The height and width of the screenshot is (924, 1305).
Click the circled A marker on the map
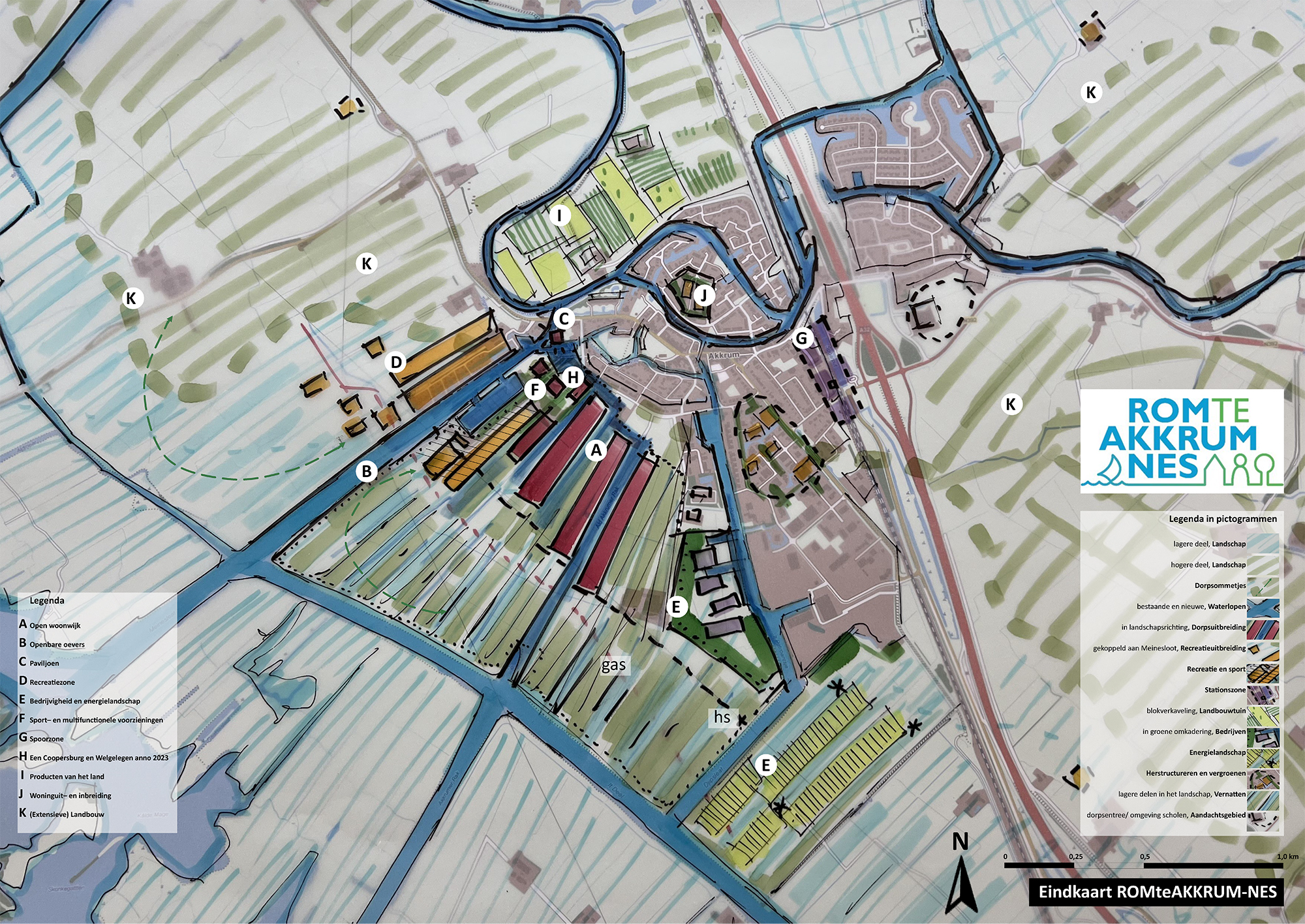[596, 450]
